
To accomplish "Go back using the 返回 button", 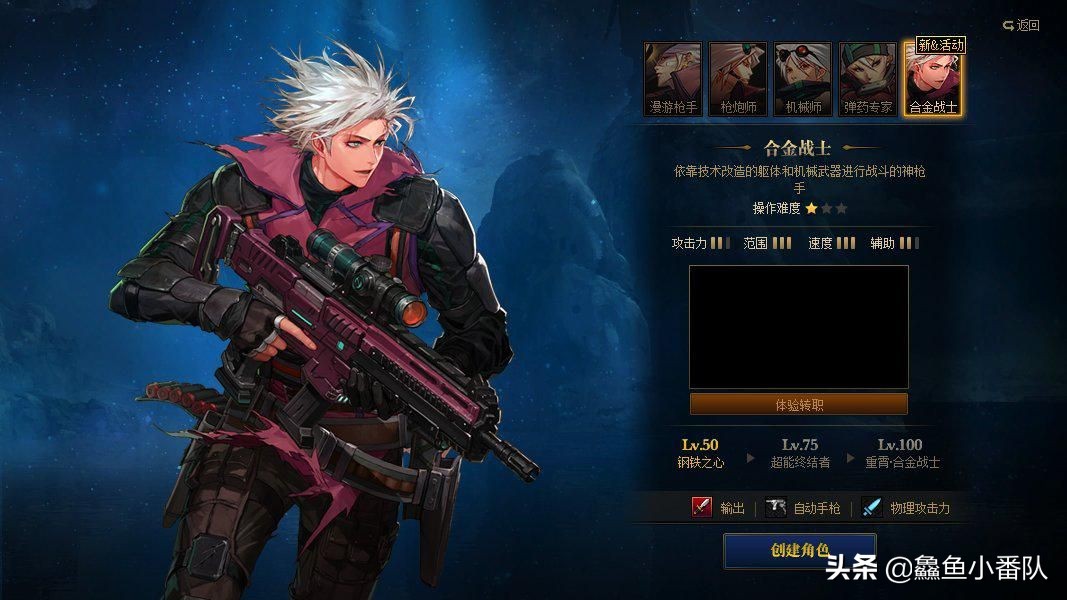I will click(1021, 25).
